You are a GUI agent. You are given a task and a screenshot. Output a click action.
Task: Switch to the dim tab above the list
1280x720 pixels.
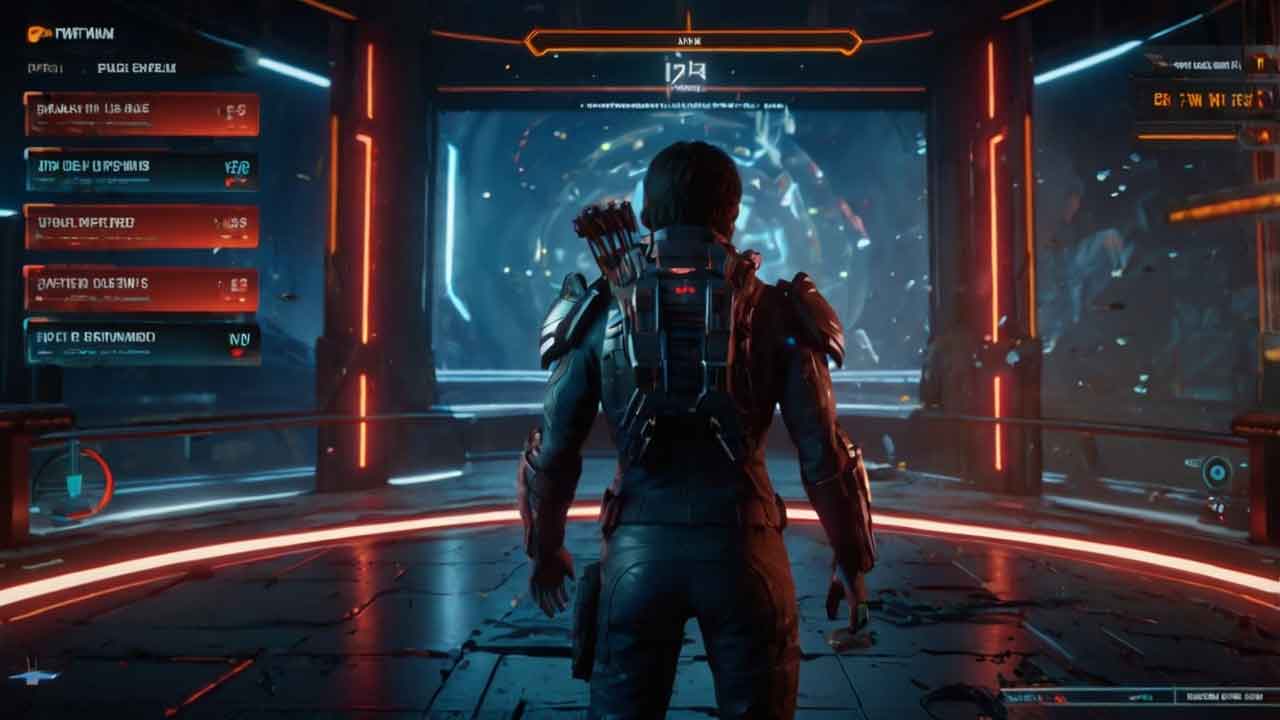[46, 68]
